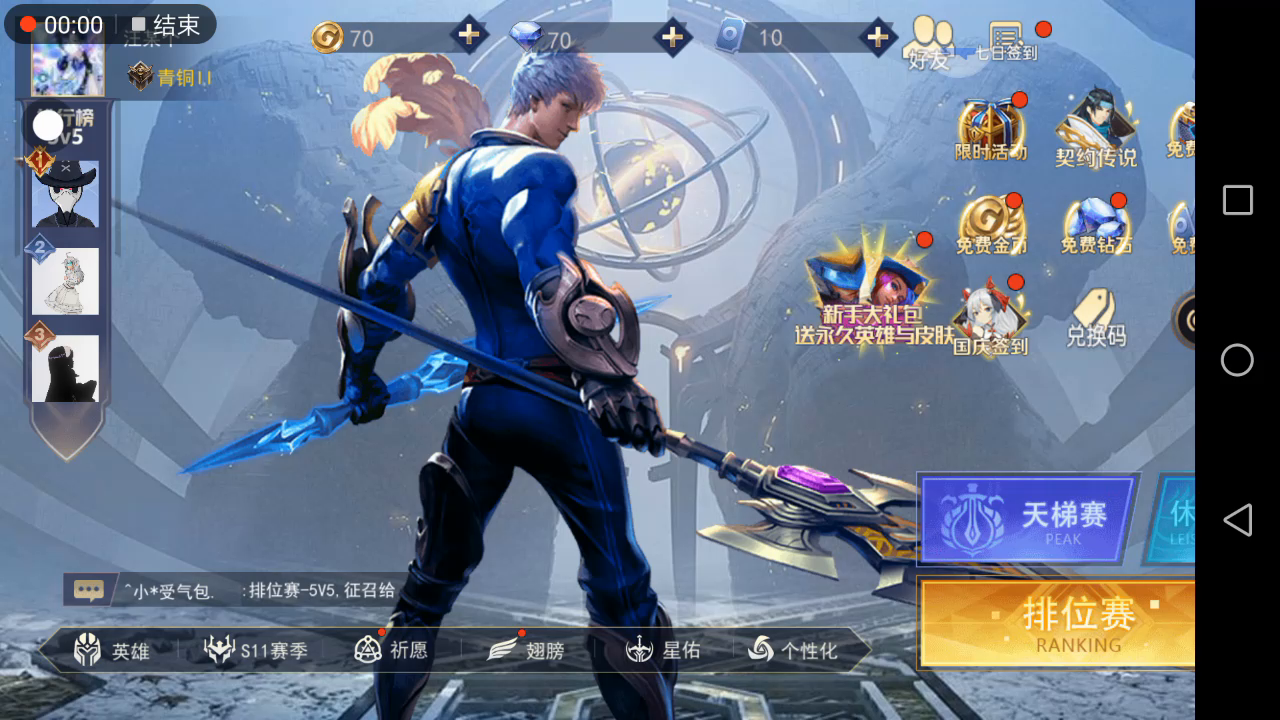Open the 翅膀 wings menu
Viewport: 1280px width, 720px height.
(526, 651)
